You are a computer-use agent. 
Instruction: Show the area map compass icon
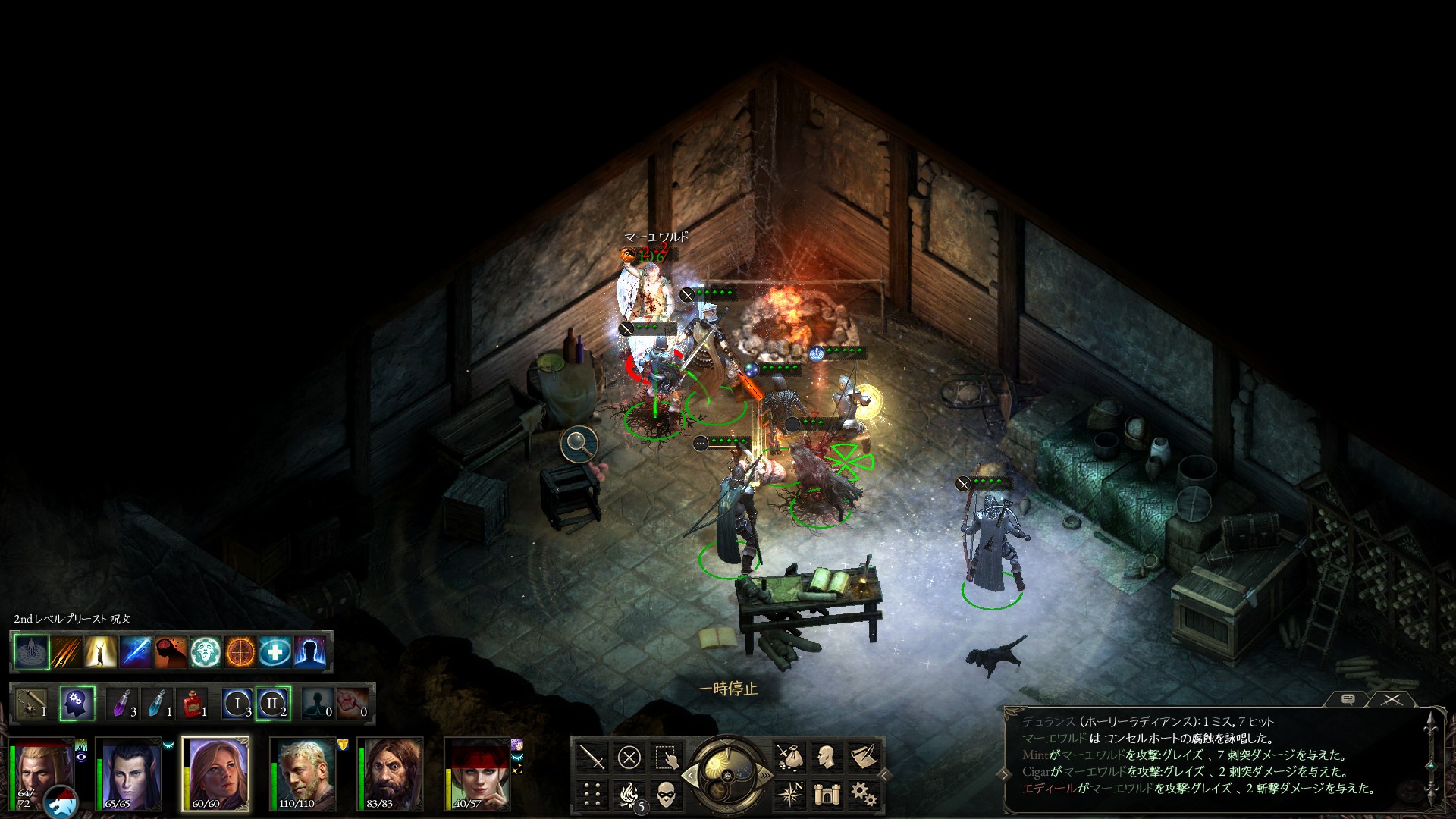click(x=789, y=794)
